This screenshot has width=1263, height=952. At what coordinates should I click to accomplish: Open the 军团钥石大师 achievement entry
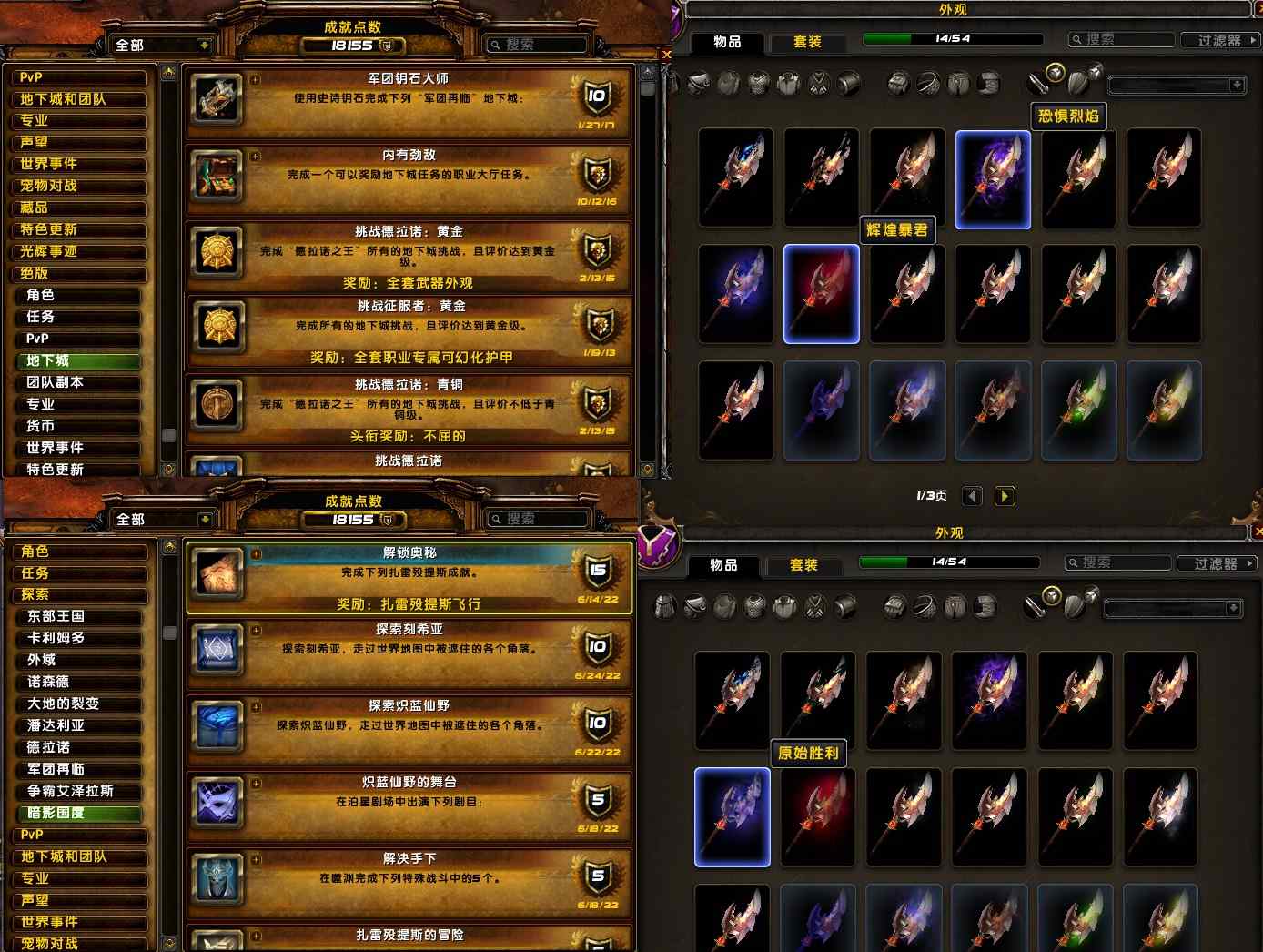(x=408, y=102)
